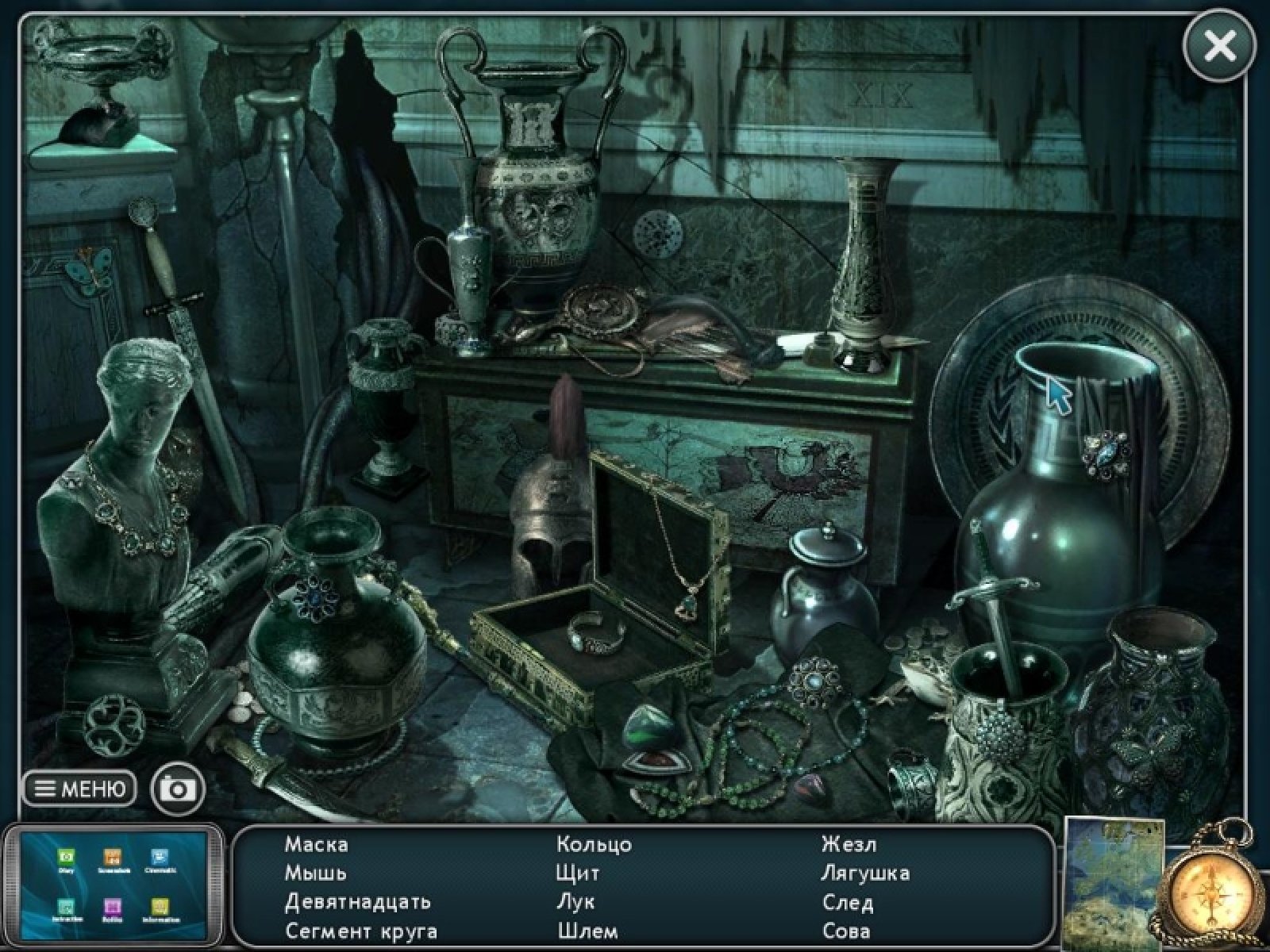Open the yellow Information icon
The width and height of the screenshot is (1270, 952).
[160, 905]
